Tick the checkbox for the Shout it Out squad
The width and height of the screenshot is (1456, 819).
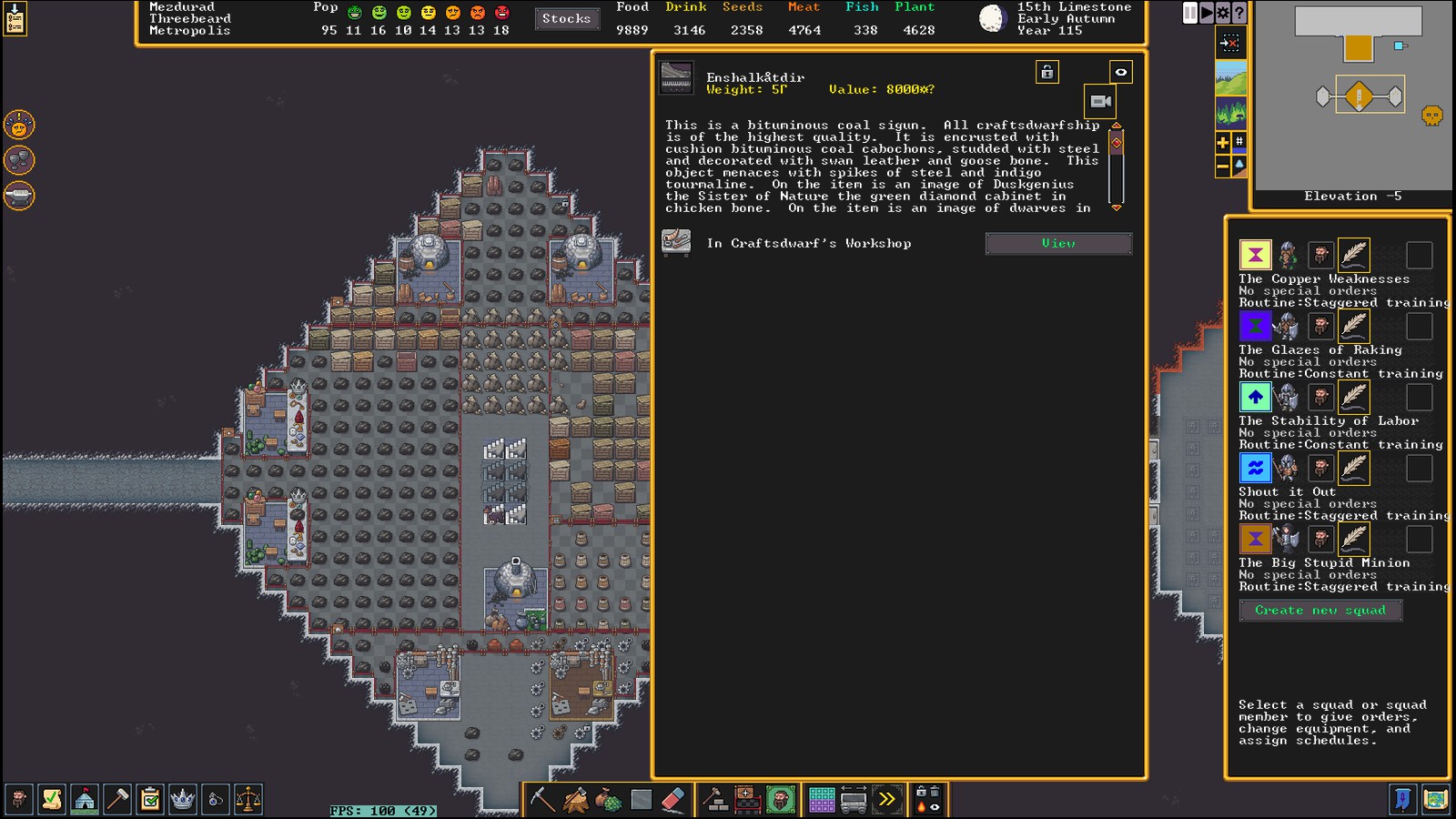(x=1419, y=469)
